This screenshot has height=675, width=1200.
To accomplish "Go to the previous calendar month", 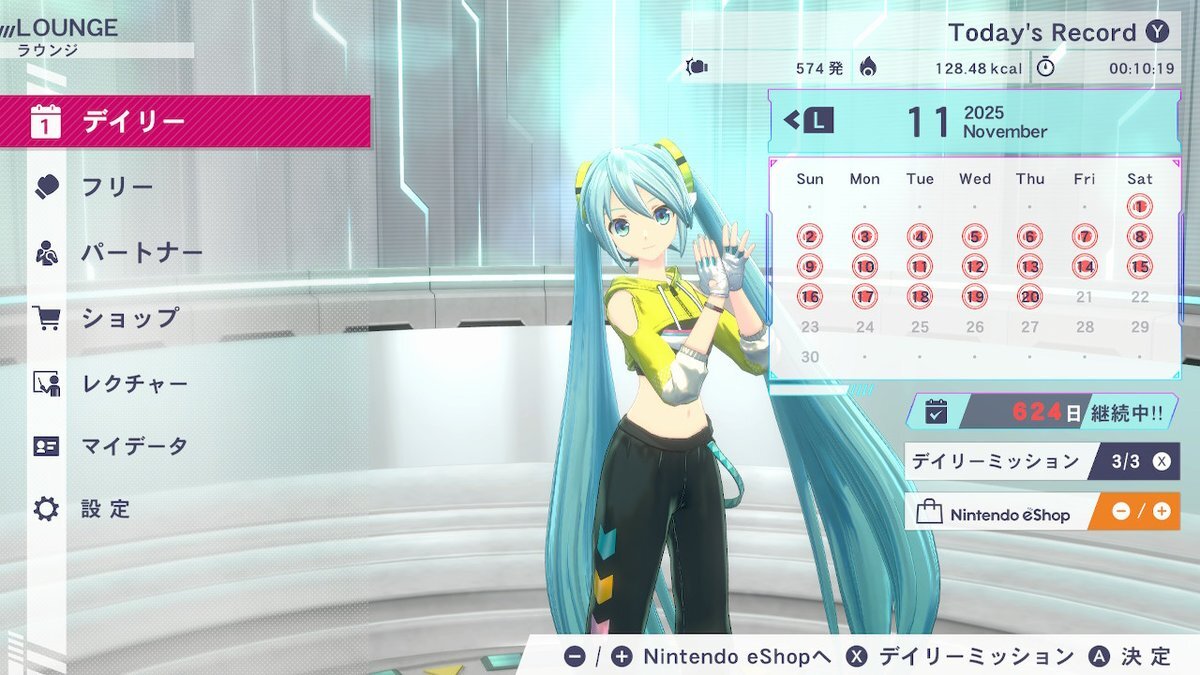I will (809, 121).
